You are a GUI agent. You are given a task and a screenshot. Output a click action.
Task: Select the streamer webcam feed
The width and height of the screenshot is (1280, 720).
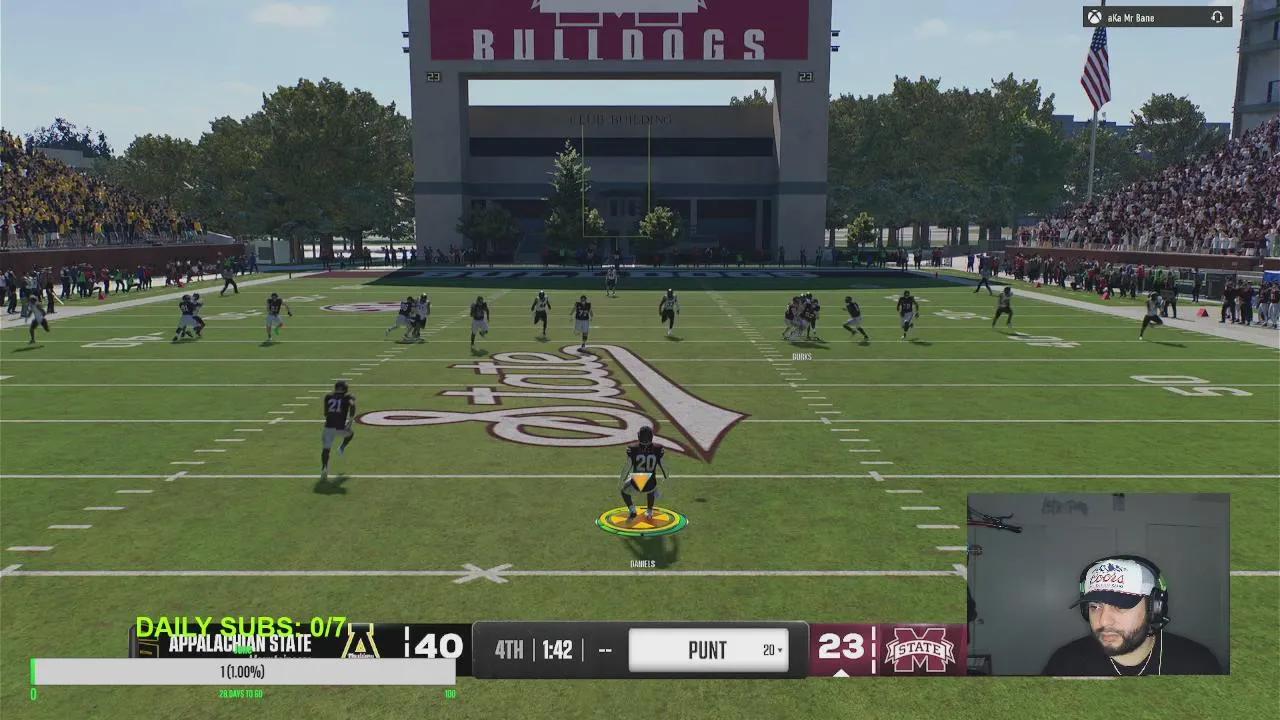1098,584
